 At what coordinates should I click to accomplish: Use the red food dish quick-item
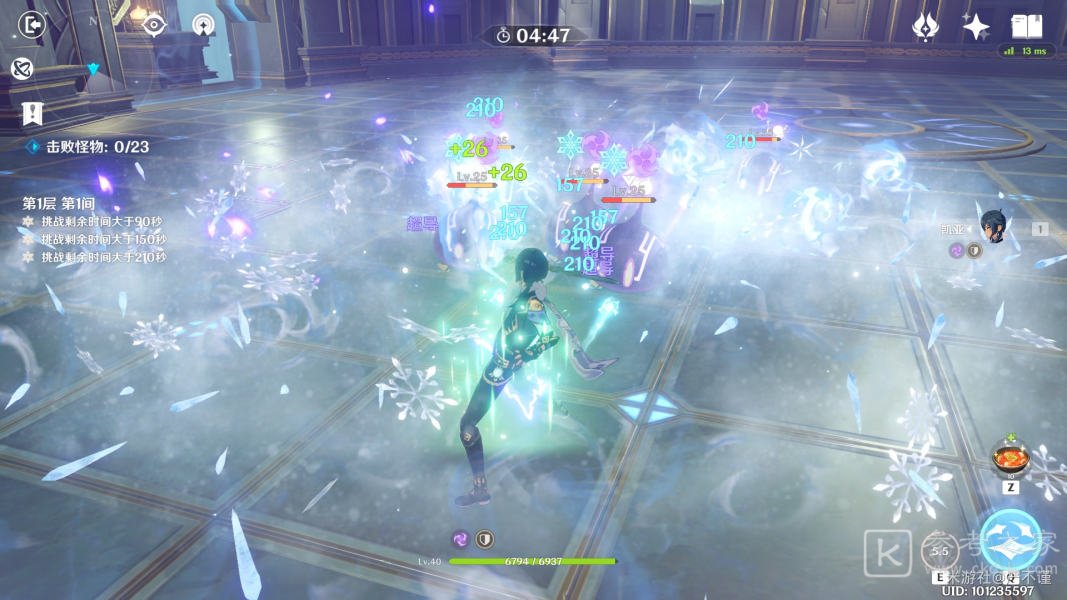click(1010, 459)
